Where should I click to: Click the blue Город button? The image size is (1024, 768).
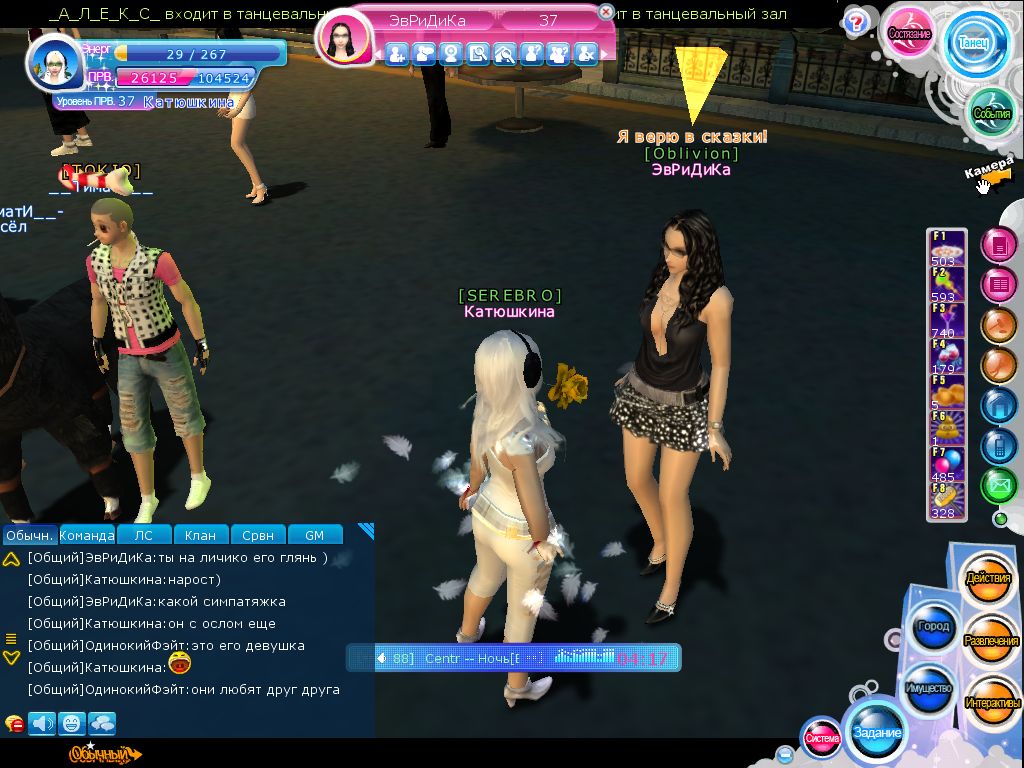point(933,627)
